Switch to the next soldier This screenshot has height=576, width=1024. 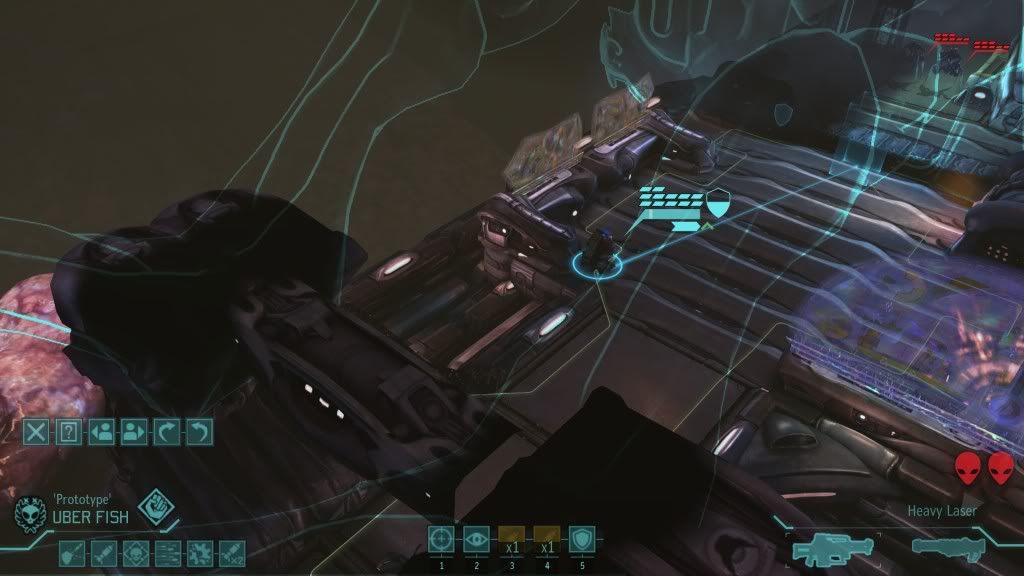[x=133, y=432]
